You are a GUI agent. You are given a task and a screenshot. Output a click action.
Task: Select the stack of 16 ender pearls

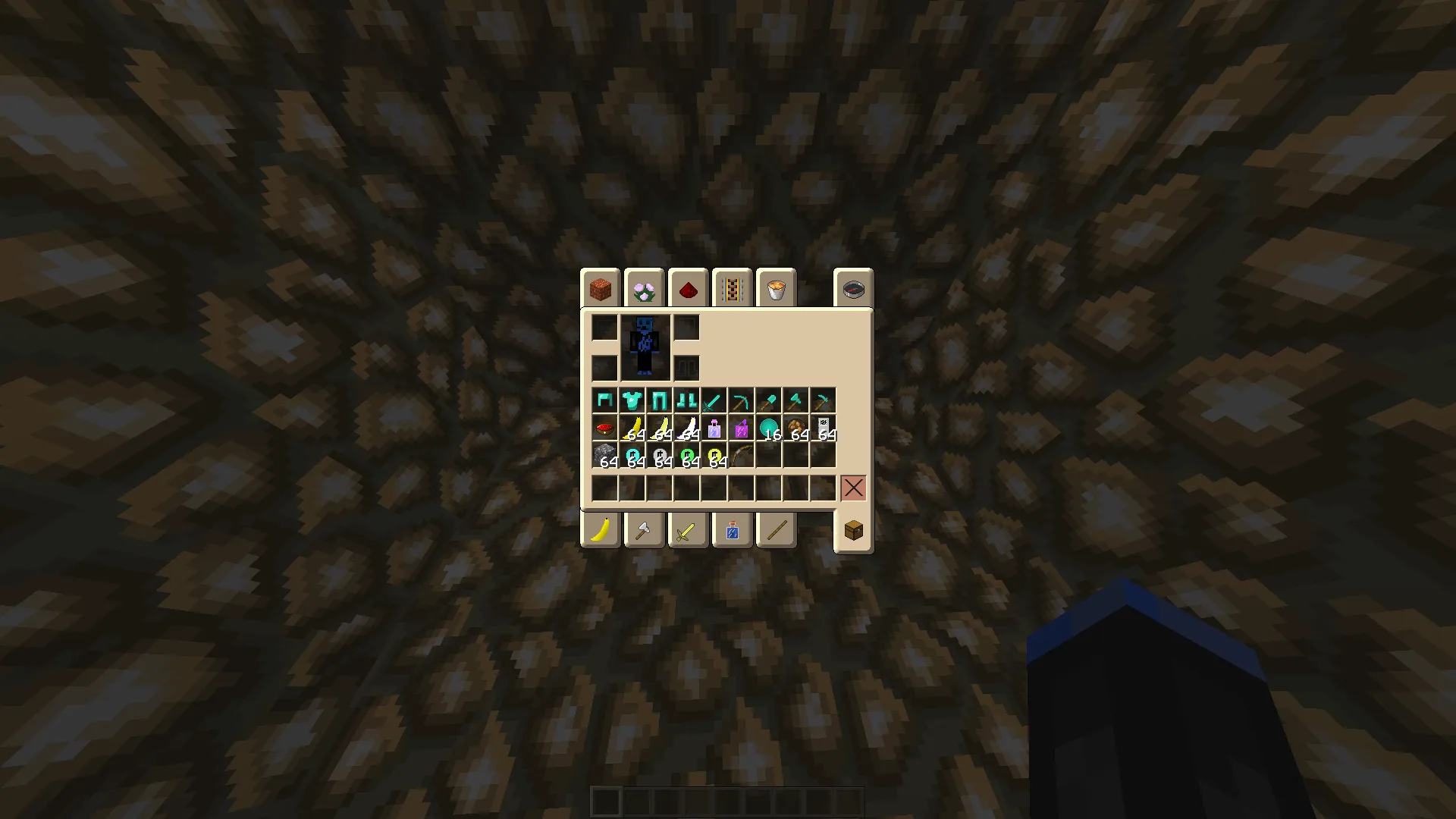tap(770, 427)
